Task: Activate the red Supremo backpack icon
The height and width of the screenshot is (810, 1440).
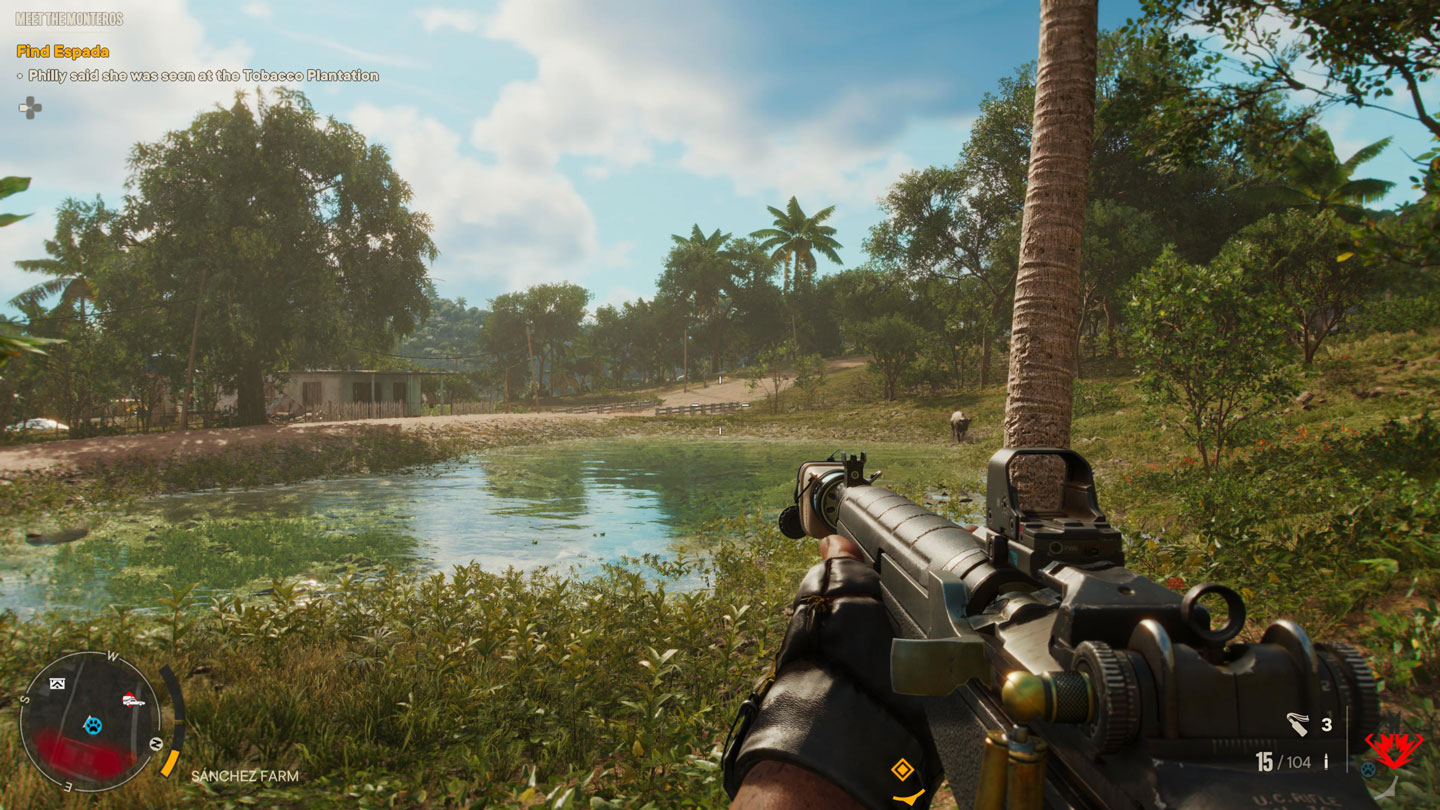Action: coord(1394,747)
